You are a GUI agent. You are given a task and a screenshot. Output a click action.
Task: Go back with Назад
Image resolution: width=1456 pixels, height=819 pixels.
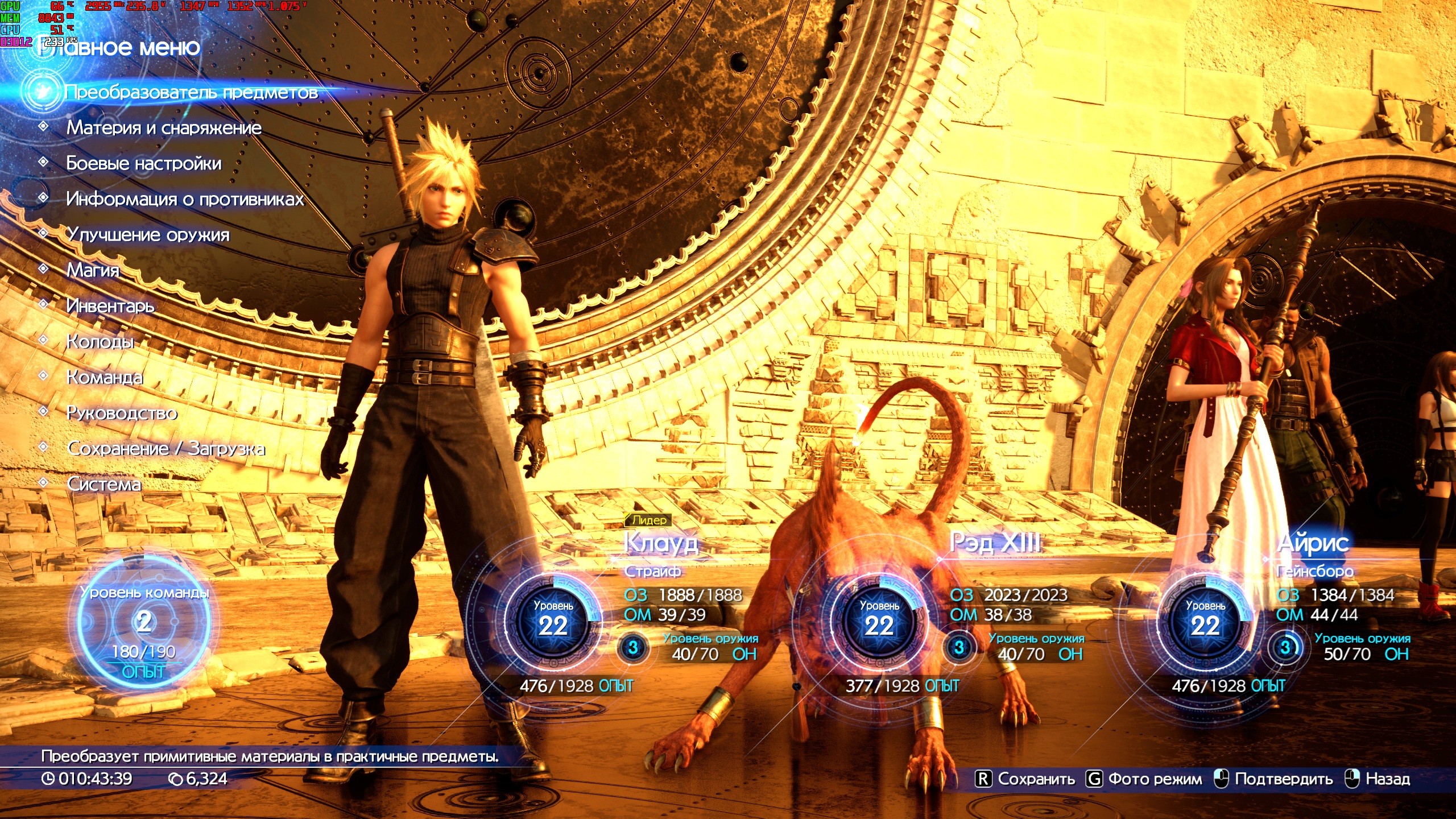click(1378, 779)
